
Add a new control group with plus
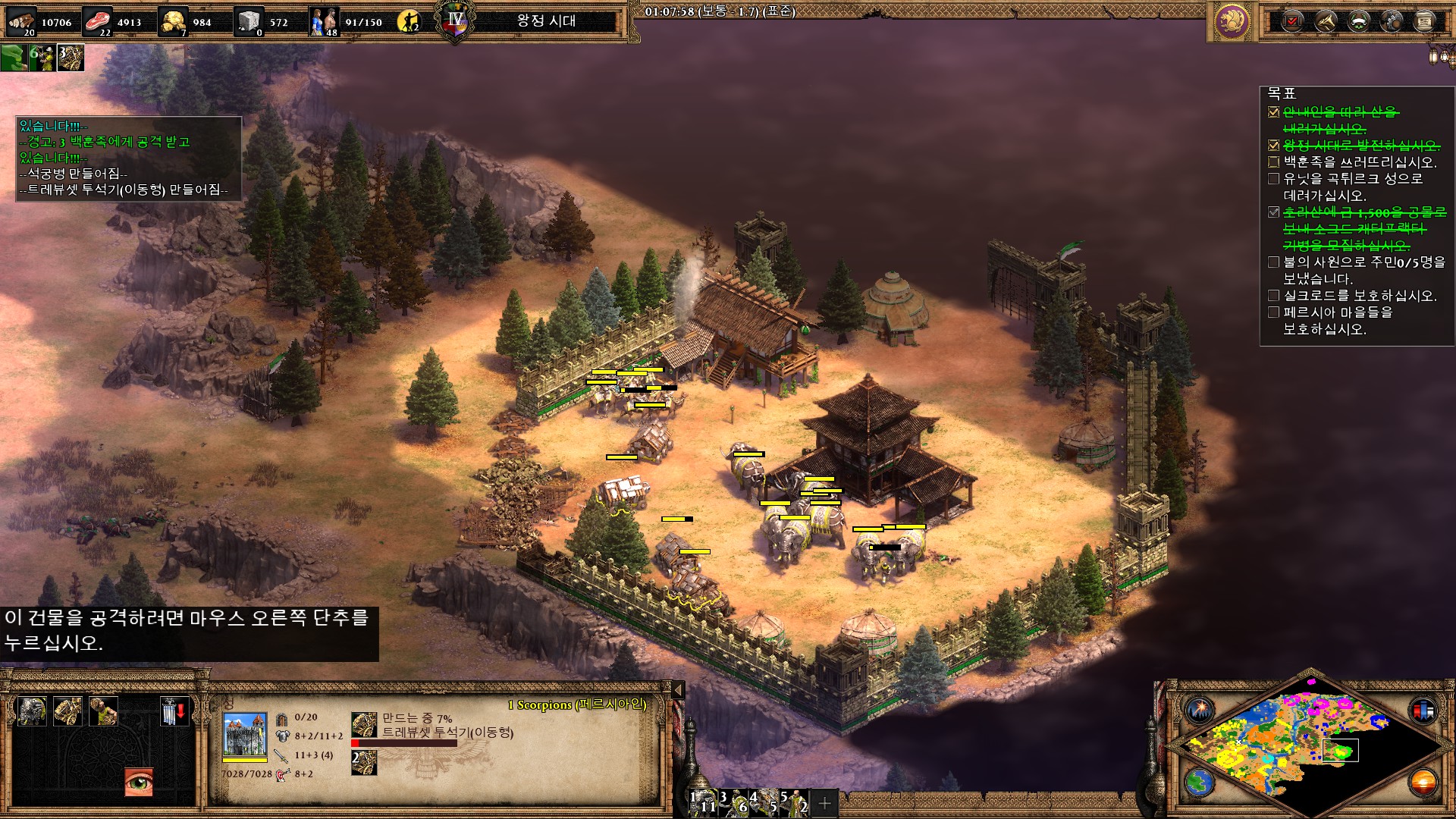click(x=824, y=802)
